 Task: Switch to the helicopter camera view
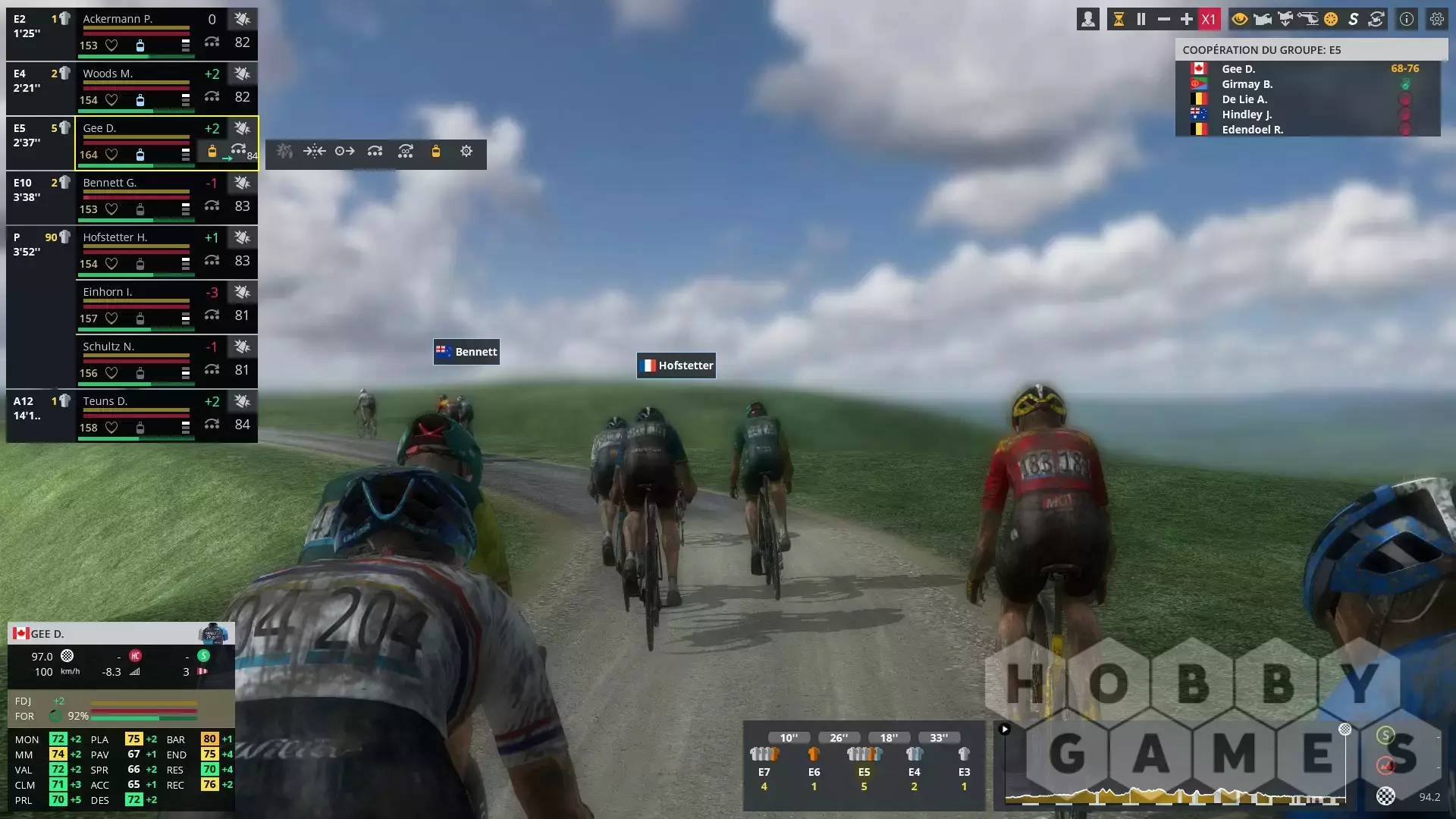click(x=1308, y=20)
